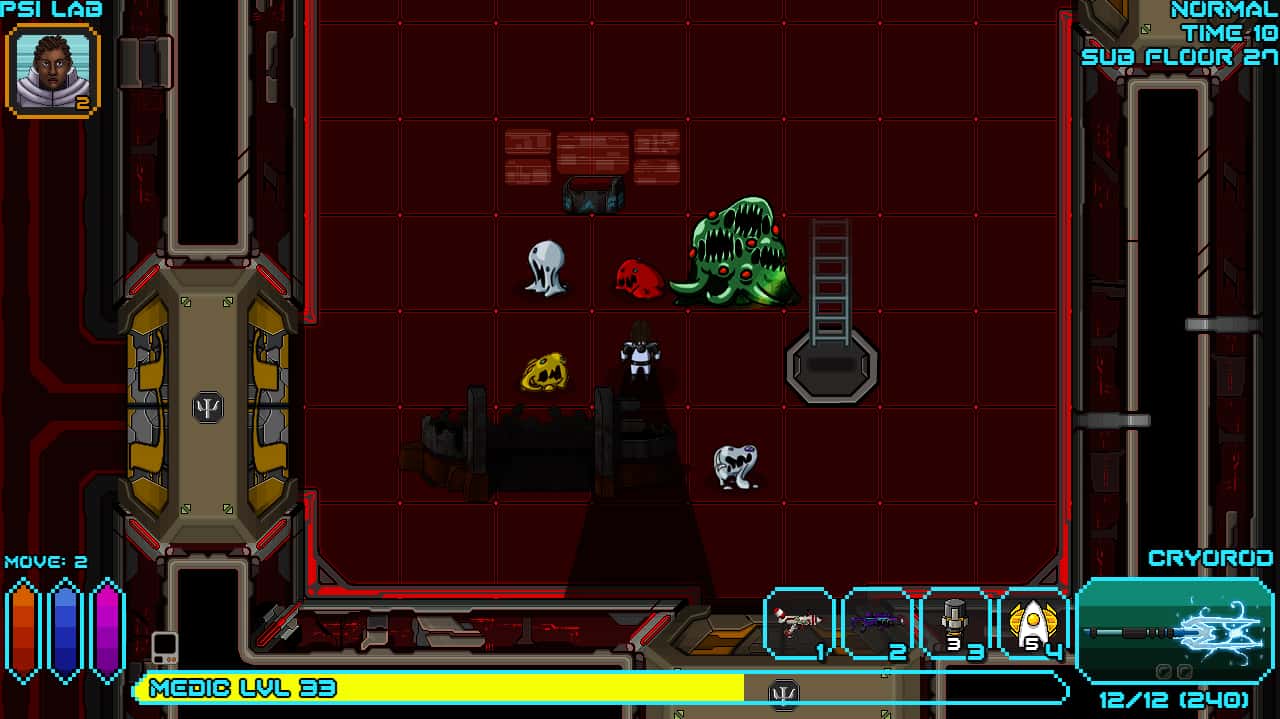Activate the gold winged badge in slot 4
1280x719 pixels.
[x=1033, y=625]
